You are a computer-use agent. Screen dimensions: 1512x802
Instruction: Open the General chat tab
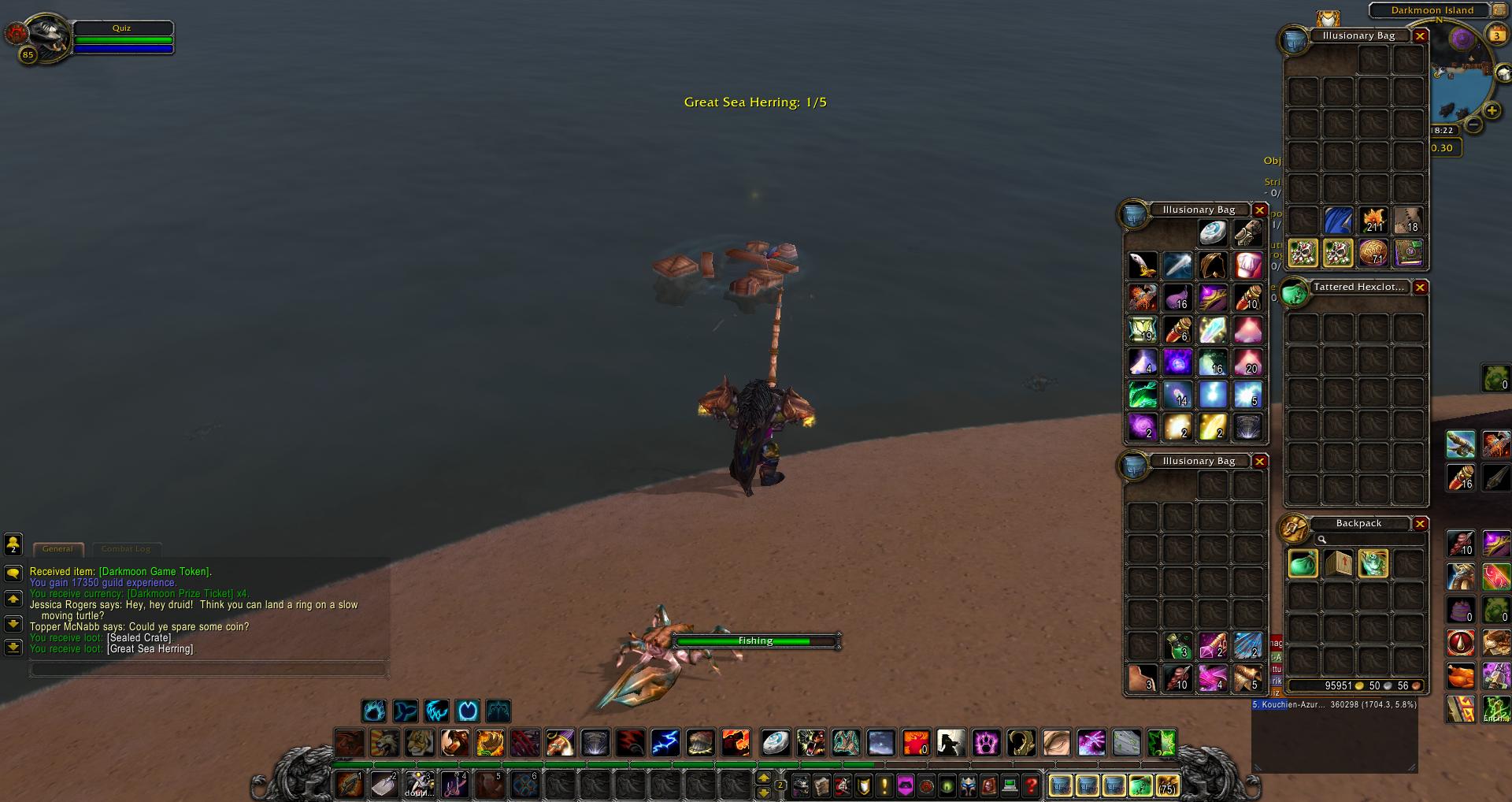click(57, 549)
